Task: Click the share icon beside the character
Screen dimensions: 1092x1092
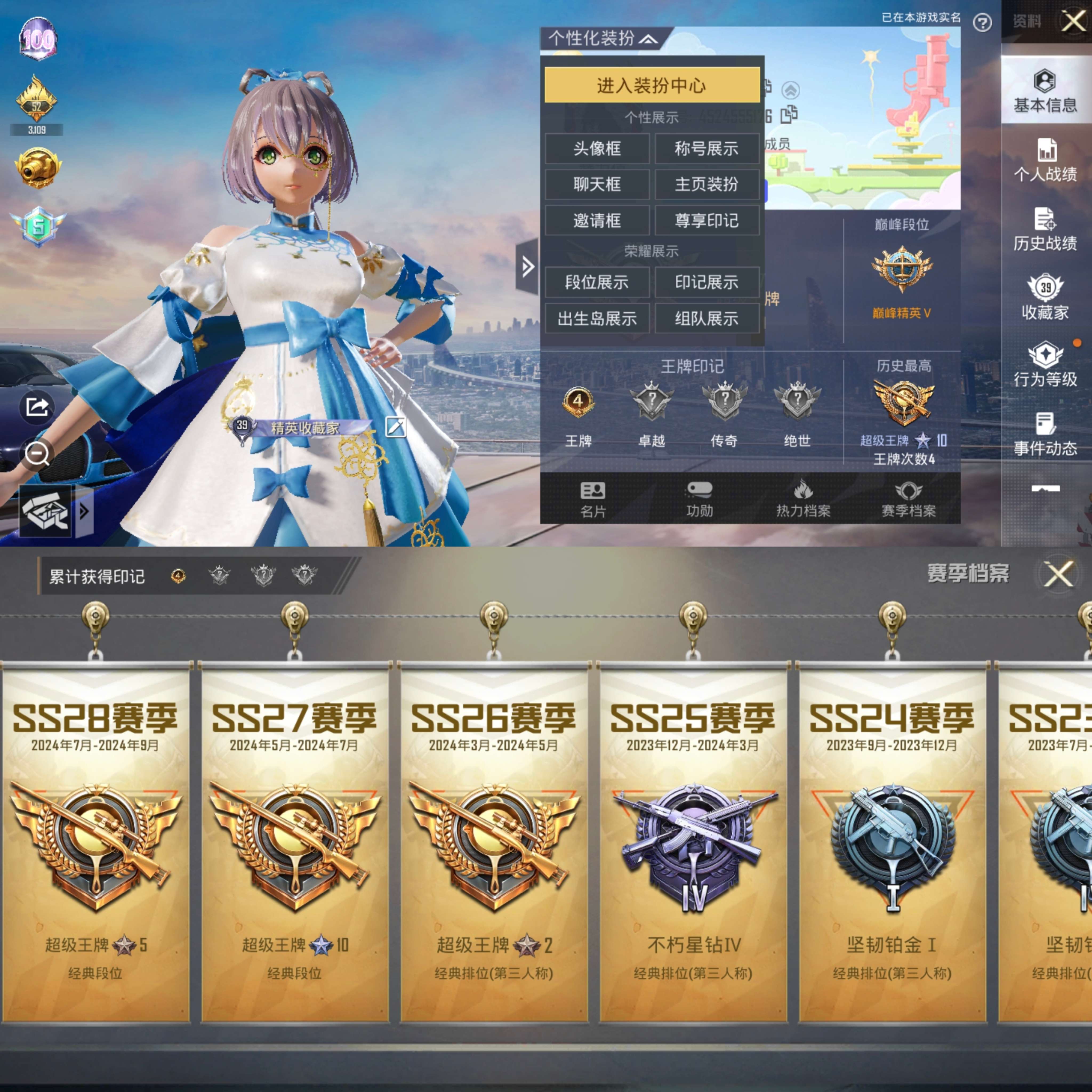Action: [x=37, y=407]
